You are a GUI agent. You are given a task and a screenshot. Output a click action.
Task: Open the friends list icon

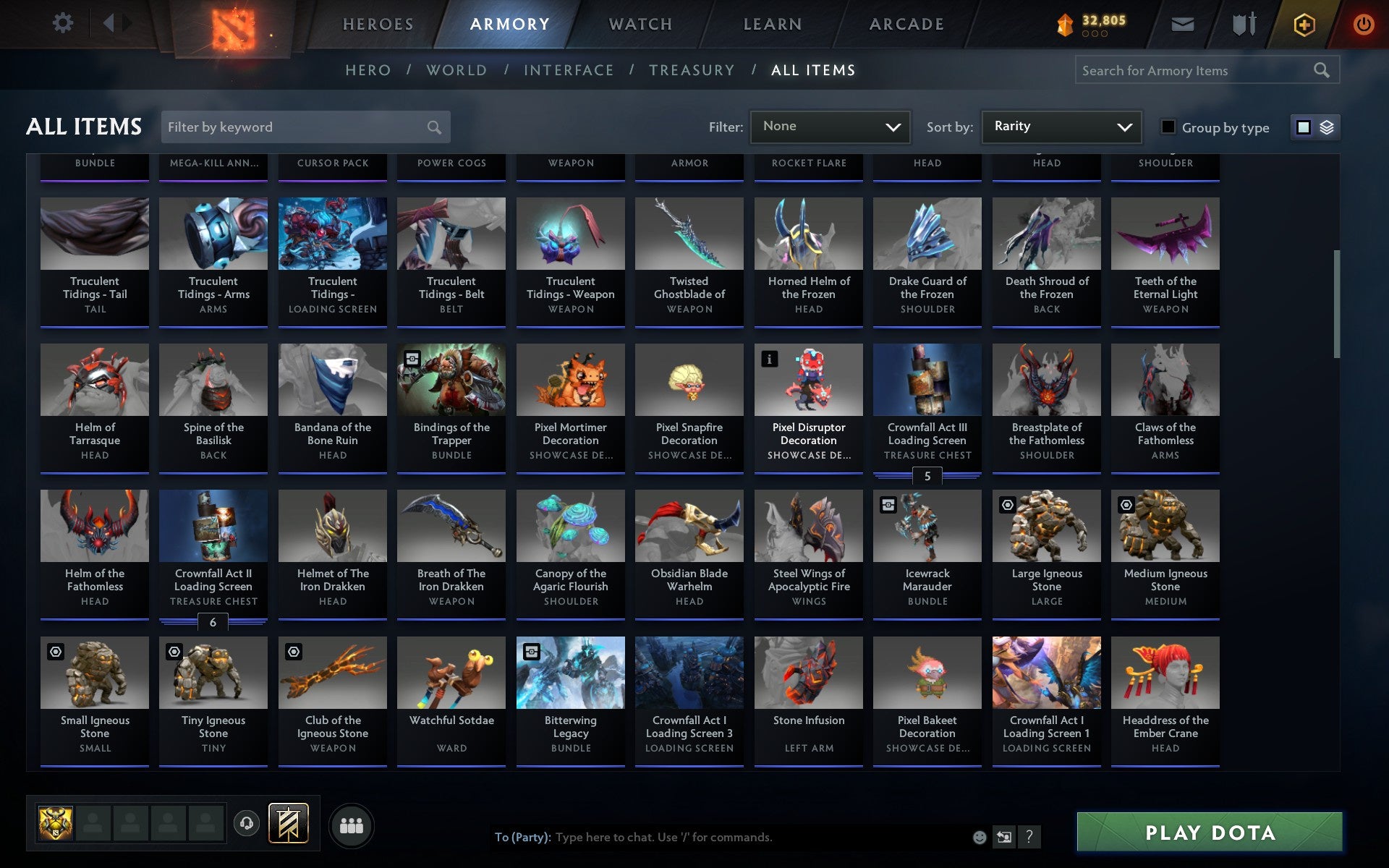point(352,824)
